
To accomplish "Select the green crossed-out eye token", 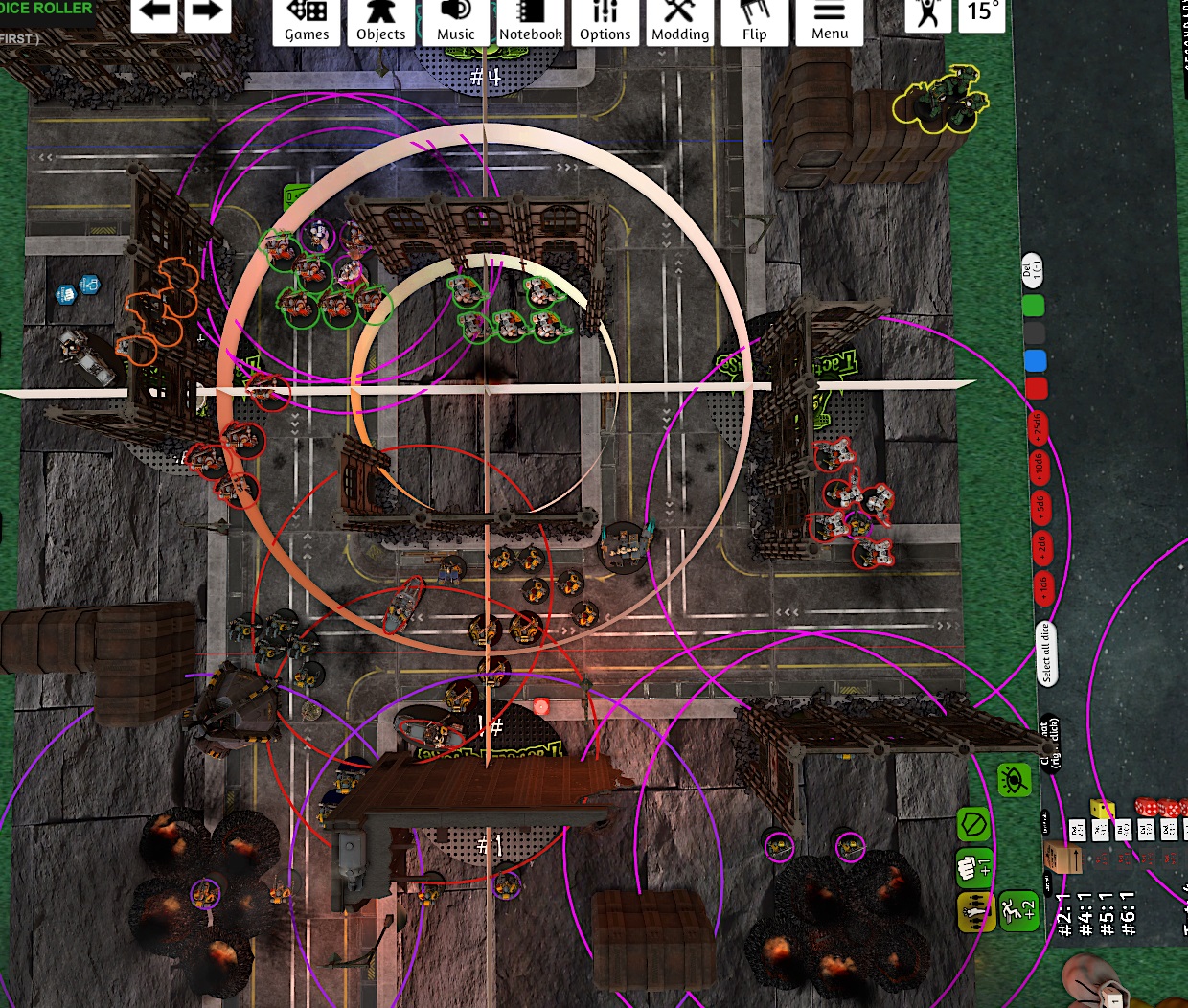I will pyautogui.click(x=1014, y=782).
